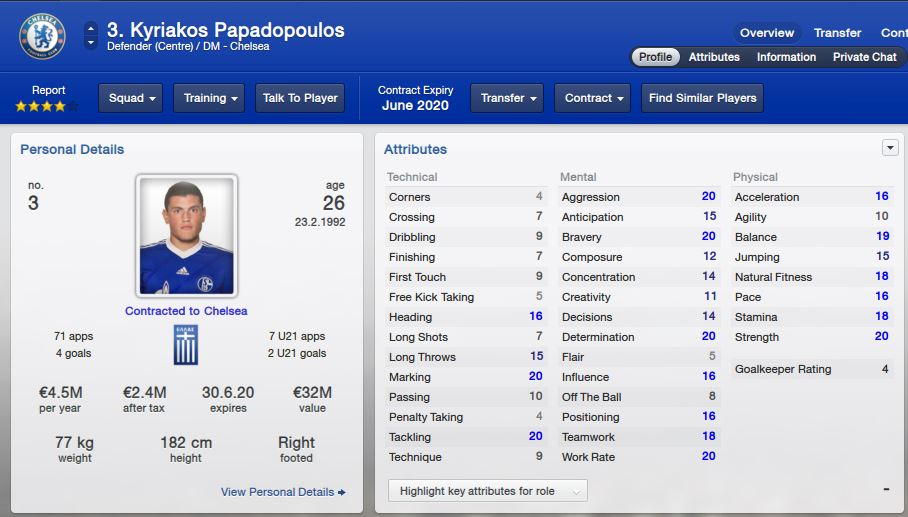
Task: Select the Profile sub-tab
Action: (655, 57)
